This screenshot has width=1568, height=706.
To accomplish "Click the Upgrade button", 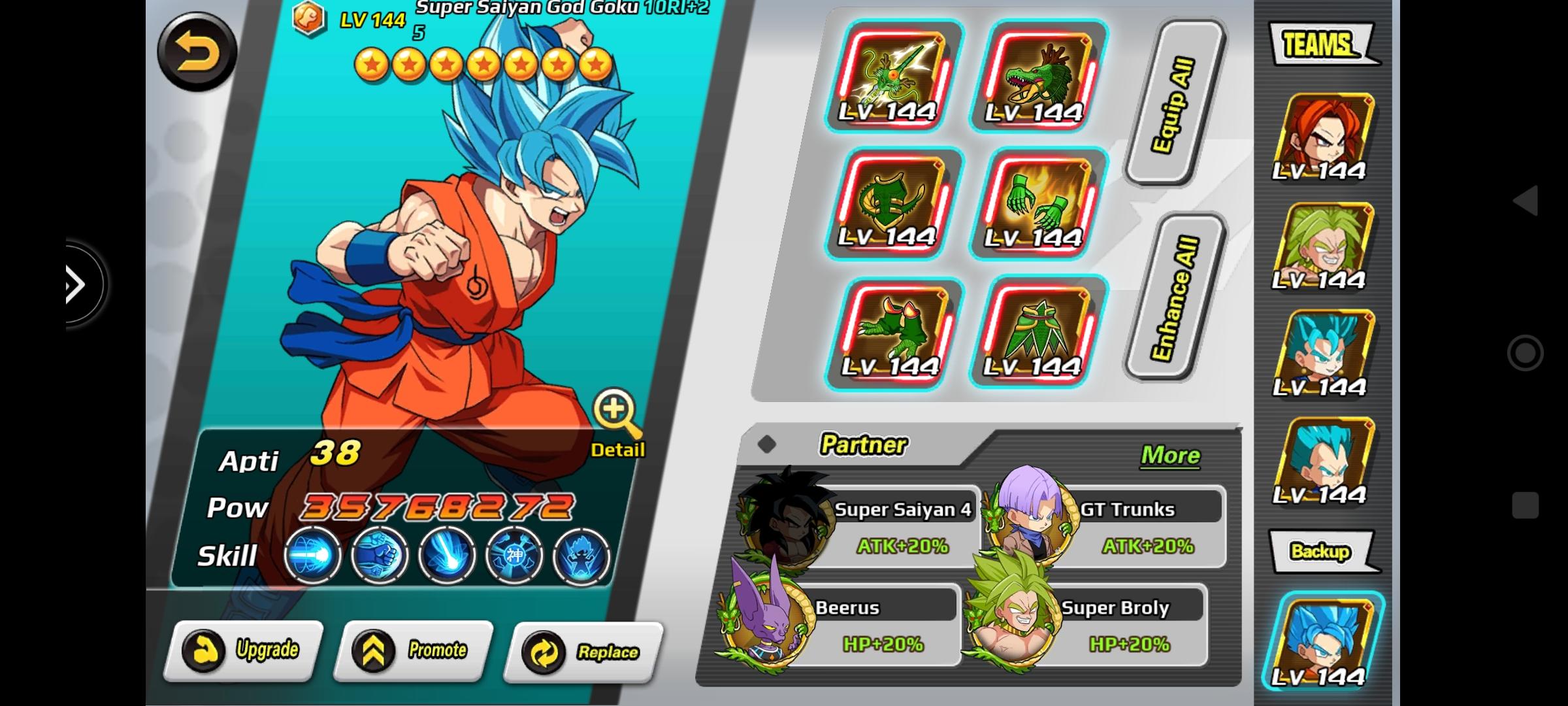I will tap(248, 650).
